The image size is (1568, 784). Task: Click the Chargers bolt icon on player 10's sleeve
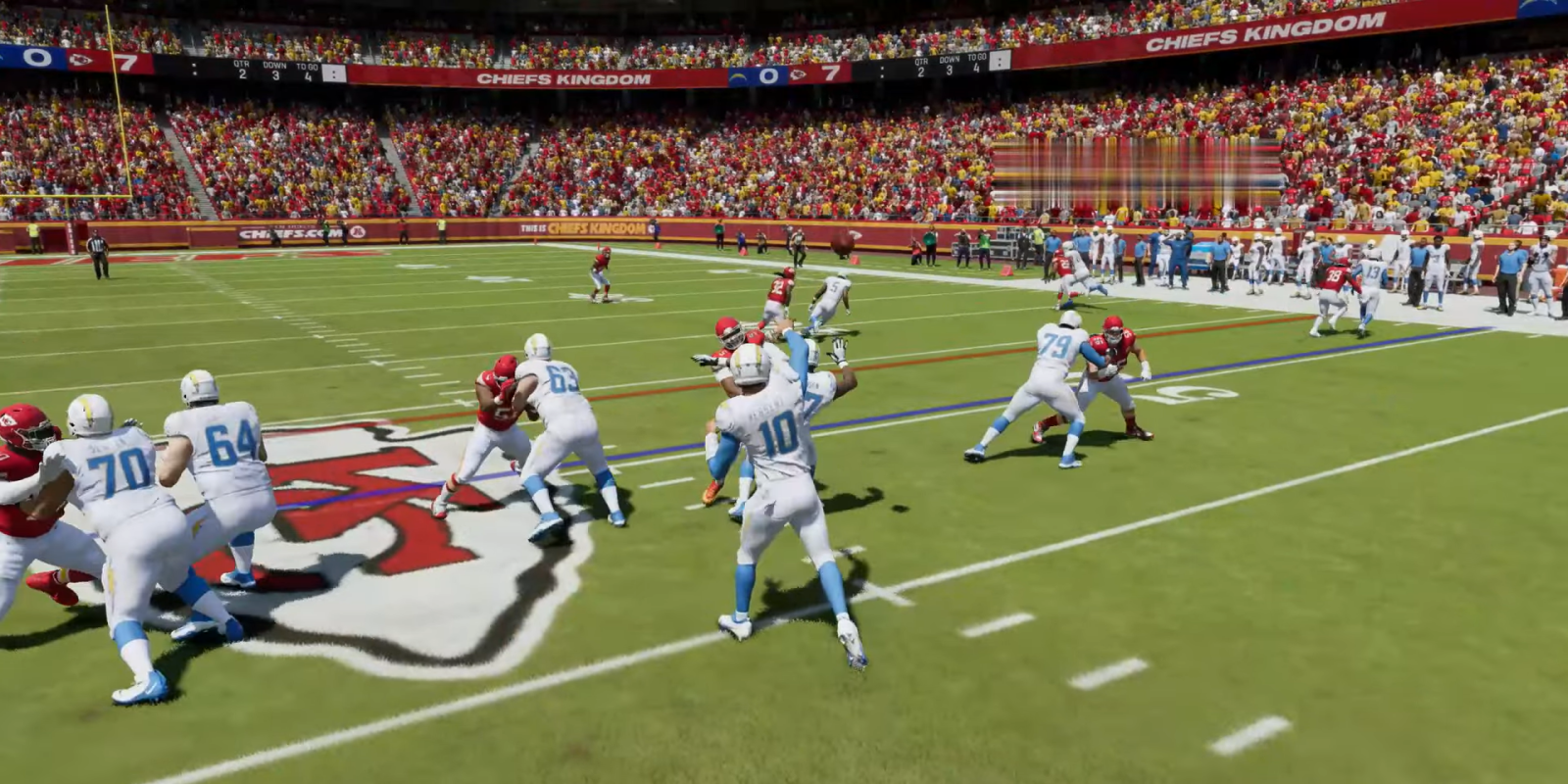tap(725, 405)
